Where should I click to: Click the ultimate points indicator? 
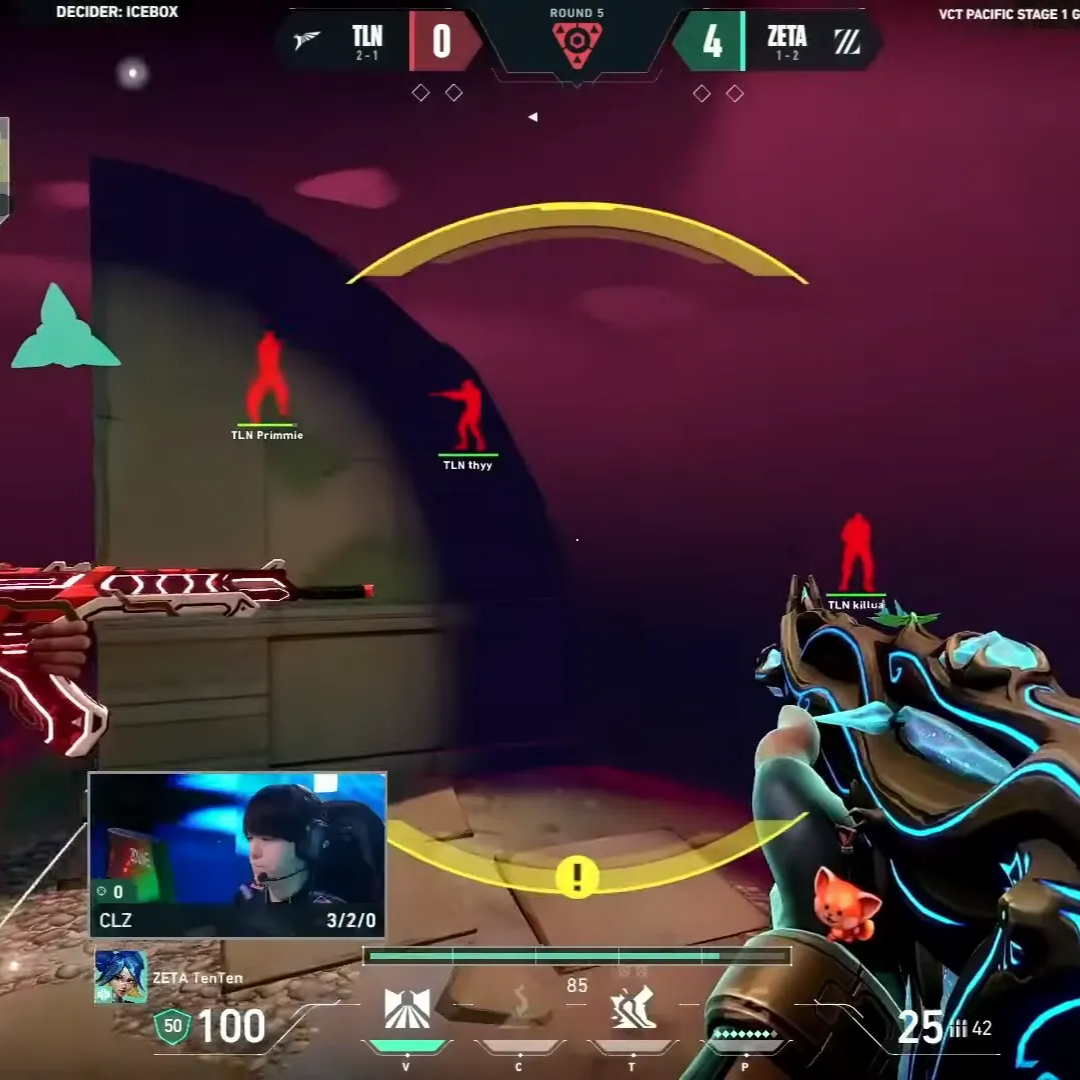click(744, 1034)
